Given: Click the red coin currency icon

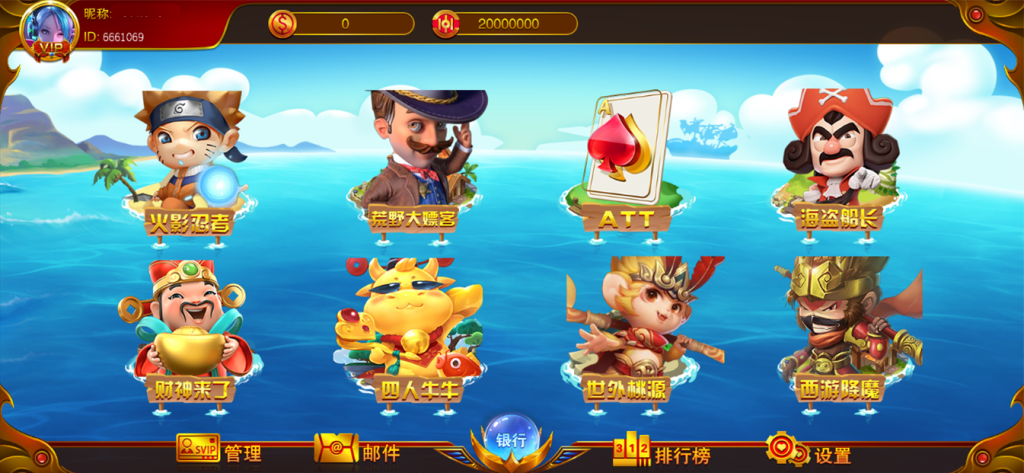Looking at the screenshot, I should [446, 24].
